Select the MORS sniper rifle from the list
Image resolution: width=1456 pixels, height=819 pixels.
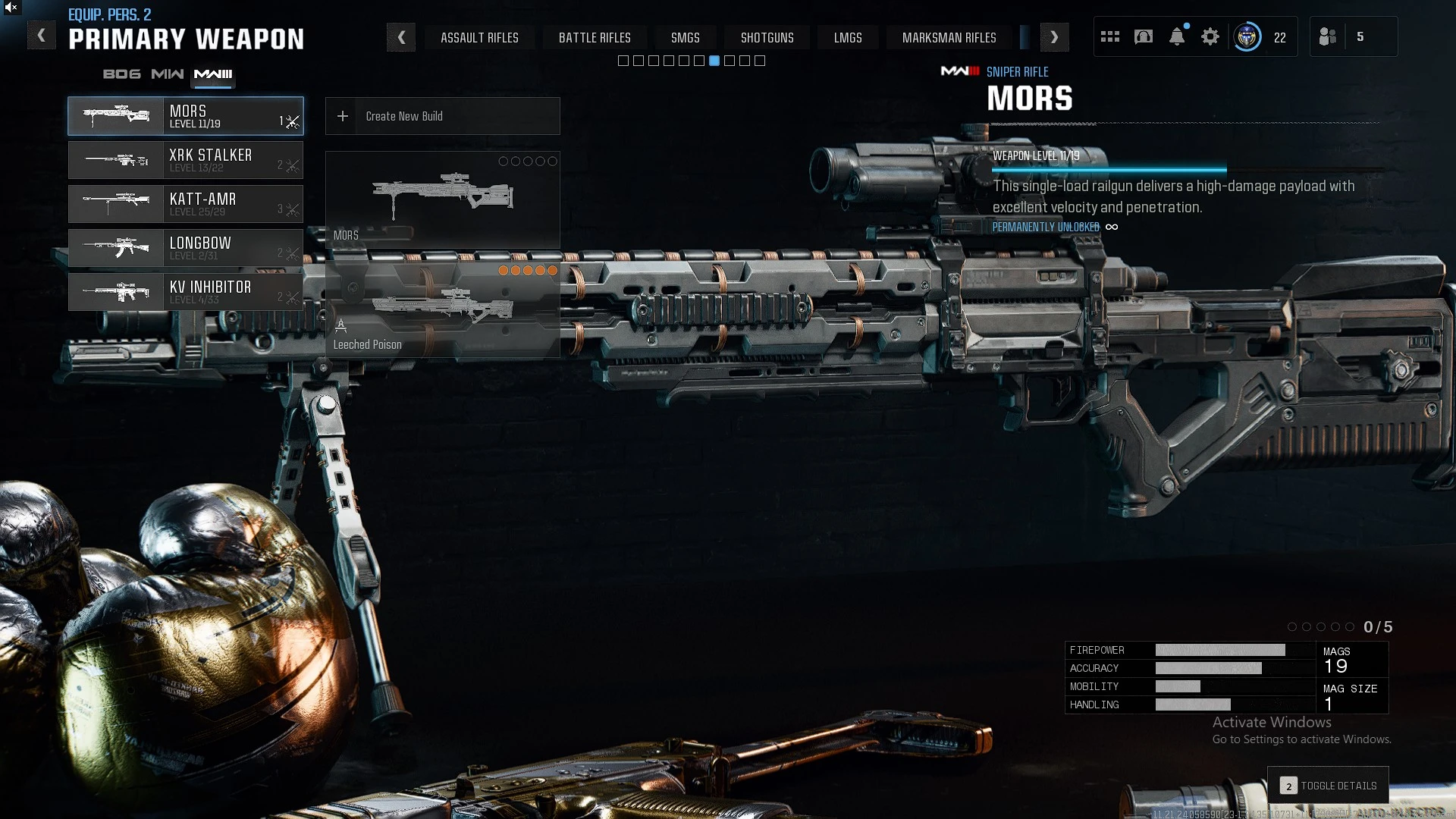[x=186, y=116]
